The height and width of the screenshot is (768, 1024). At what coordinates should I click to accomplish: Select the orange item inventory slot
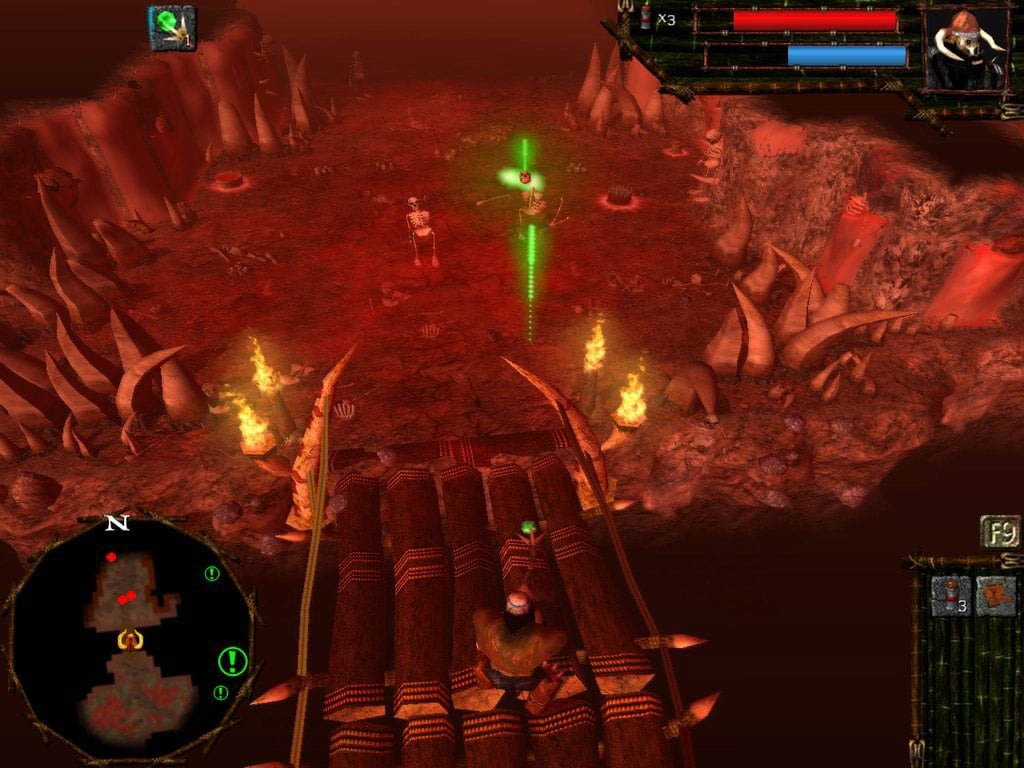996,595
